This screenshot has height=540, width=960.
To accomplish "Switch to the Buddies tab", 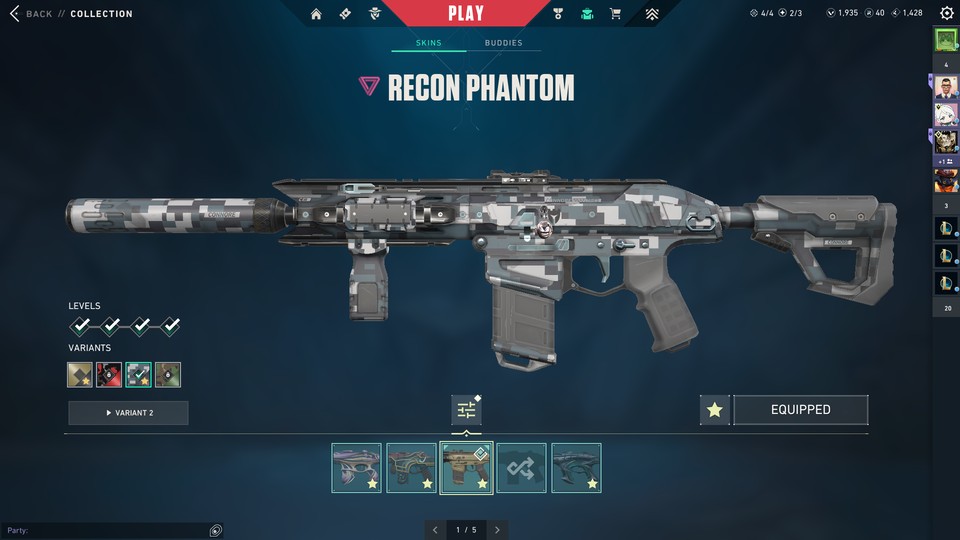I will point(503,44).
